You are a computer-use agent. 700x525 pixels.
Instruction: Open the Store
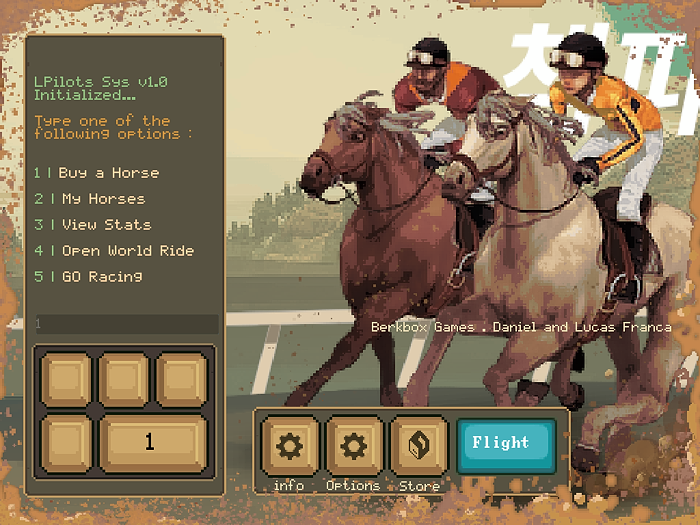coord(419,446)
